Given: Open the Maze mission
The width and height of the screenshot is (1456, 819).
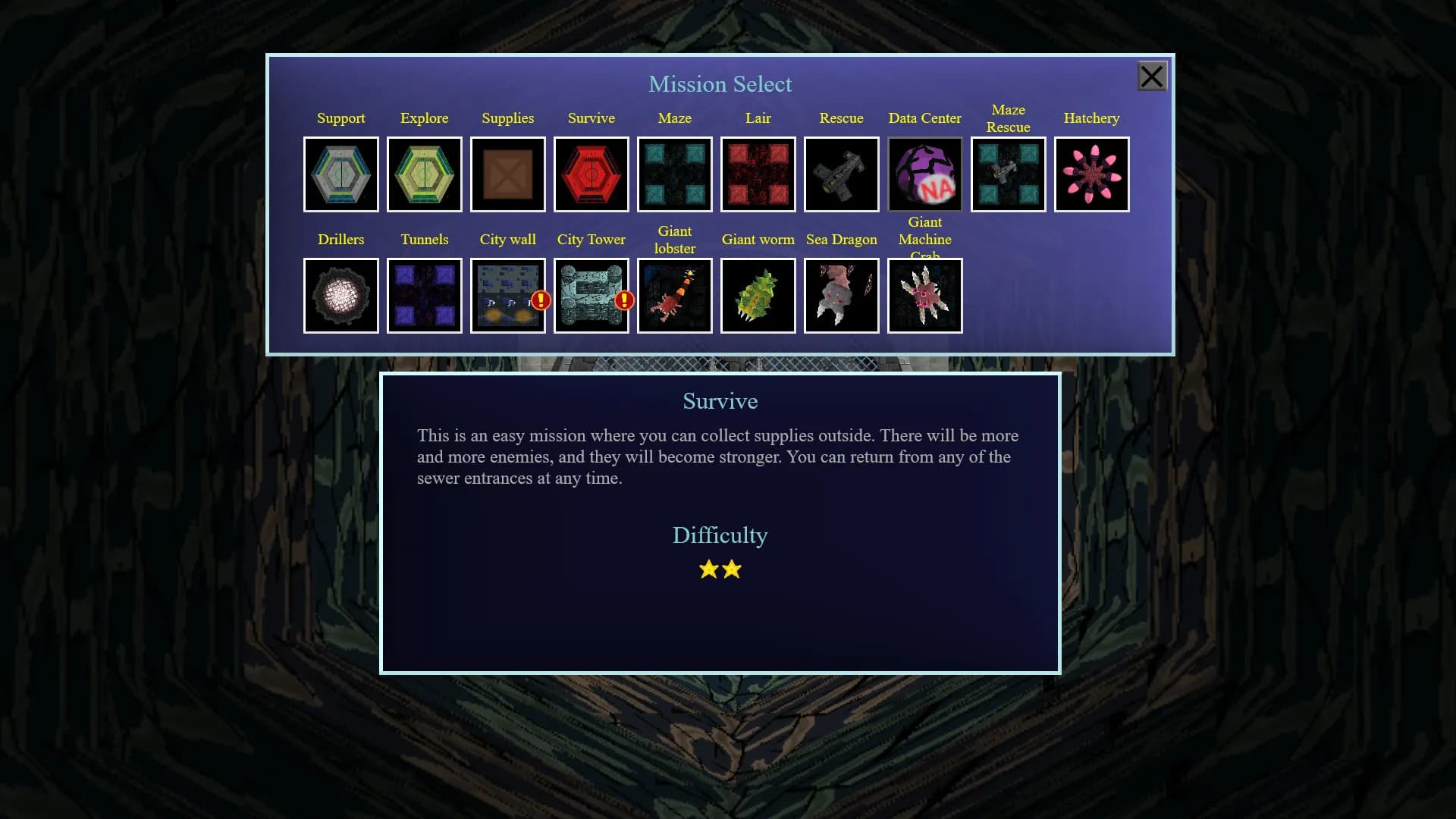Looking at the screenshot, I should [x=675, y=174].
